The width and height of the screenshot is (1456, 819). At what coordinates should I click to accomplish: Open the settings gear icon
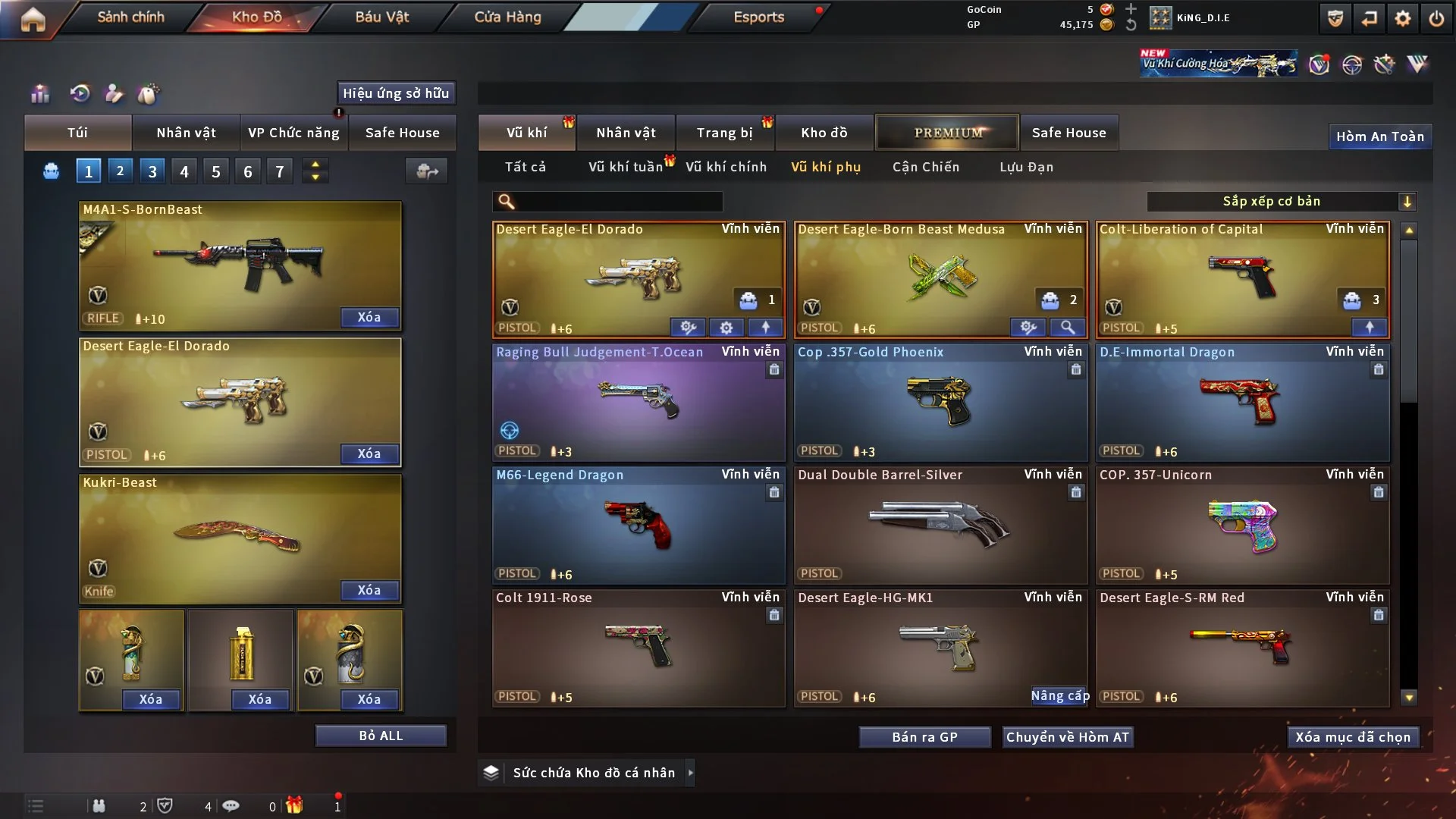click(1403, 18)
